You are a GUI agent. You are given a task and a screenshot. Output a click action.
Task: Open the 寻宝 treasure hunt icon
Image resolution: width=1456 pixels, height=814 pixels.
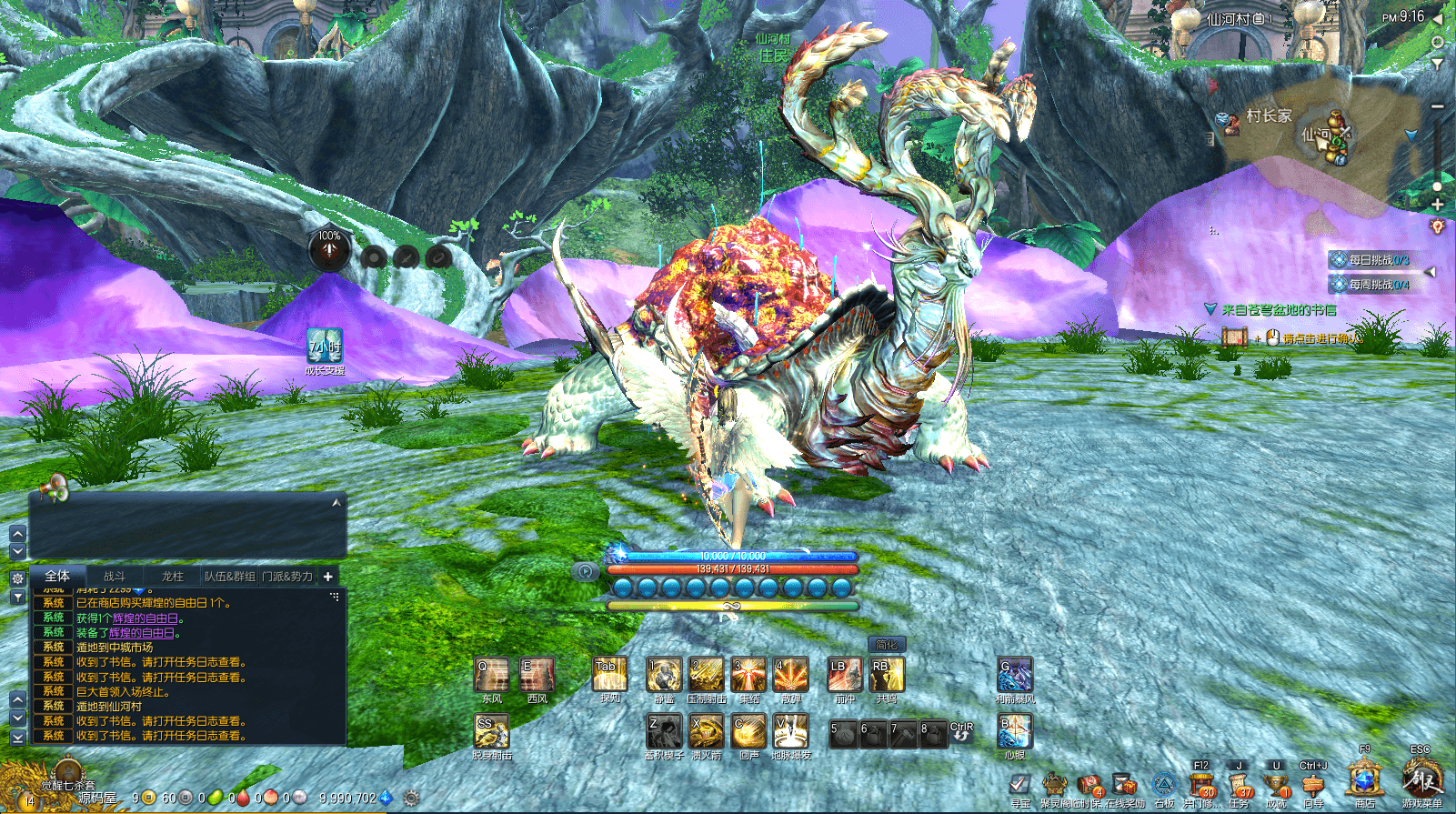pos(1020,786)
